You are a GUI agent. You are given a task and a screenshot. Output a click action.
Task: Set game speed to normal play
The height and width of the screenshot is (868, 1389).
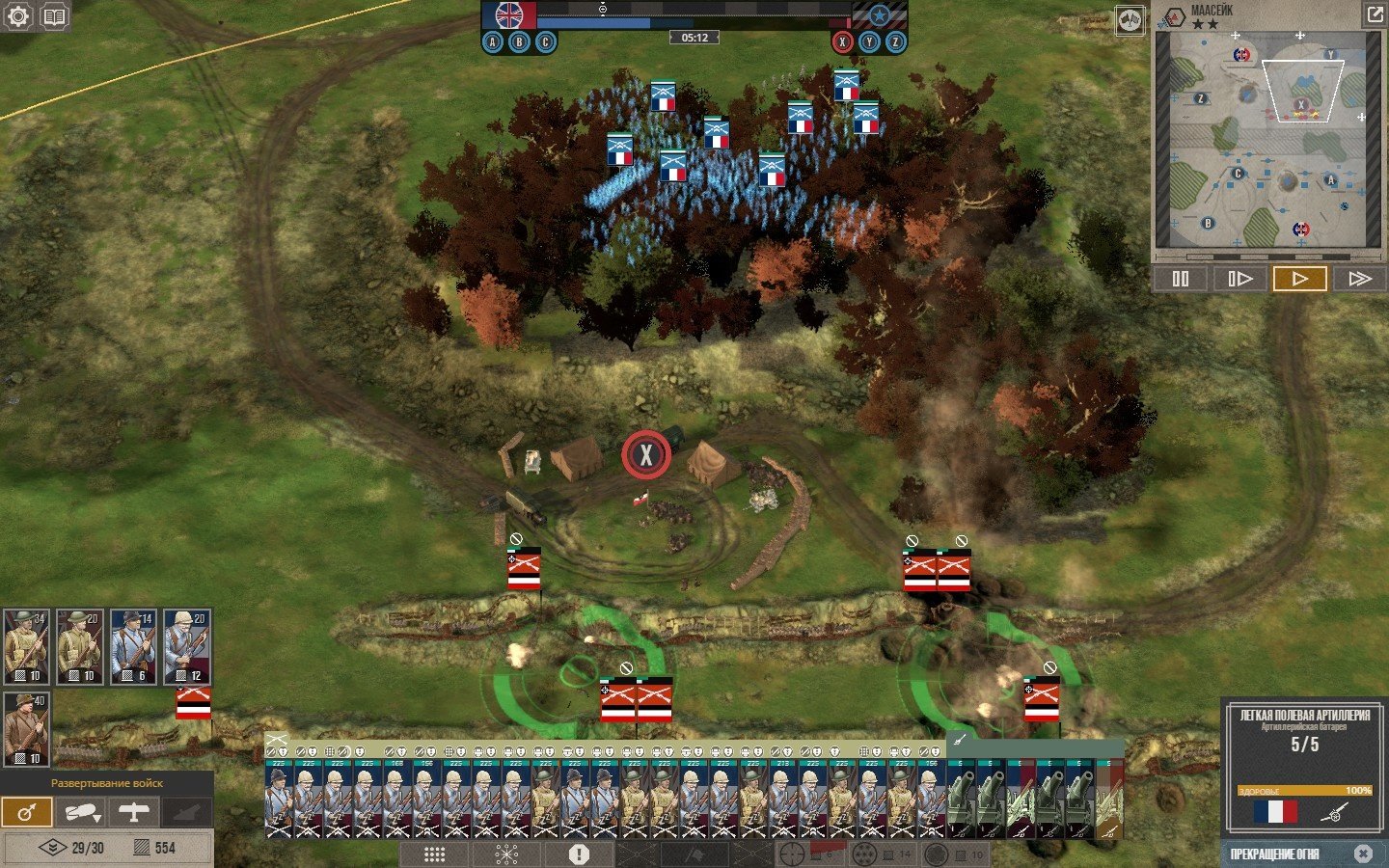point(1299,279)
